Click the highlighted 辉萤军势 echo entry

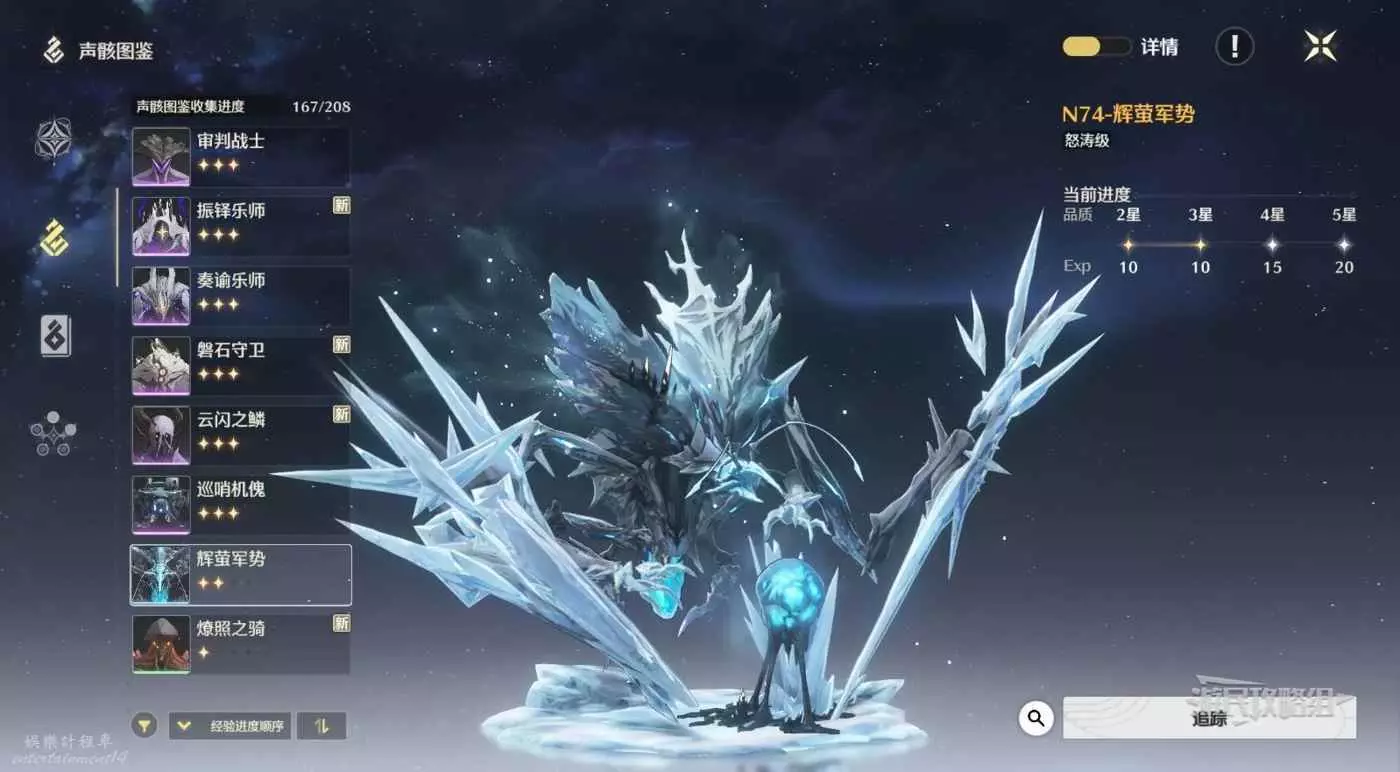[x=240, y=575]
